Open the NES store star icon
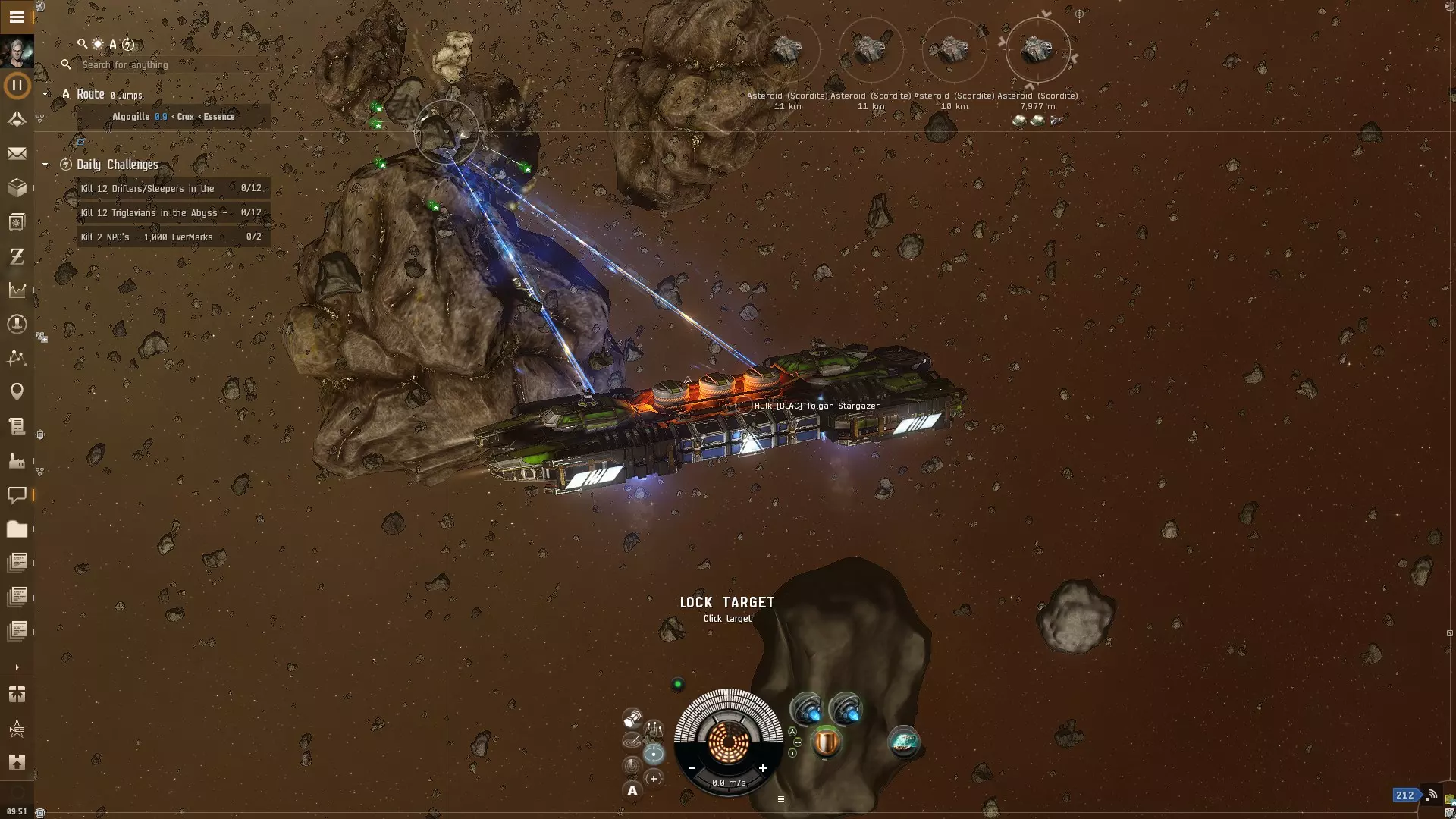Viewport: 1456px width, 819px height. [x=17, y=729]
